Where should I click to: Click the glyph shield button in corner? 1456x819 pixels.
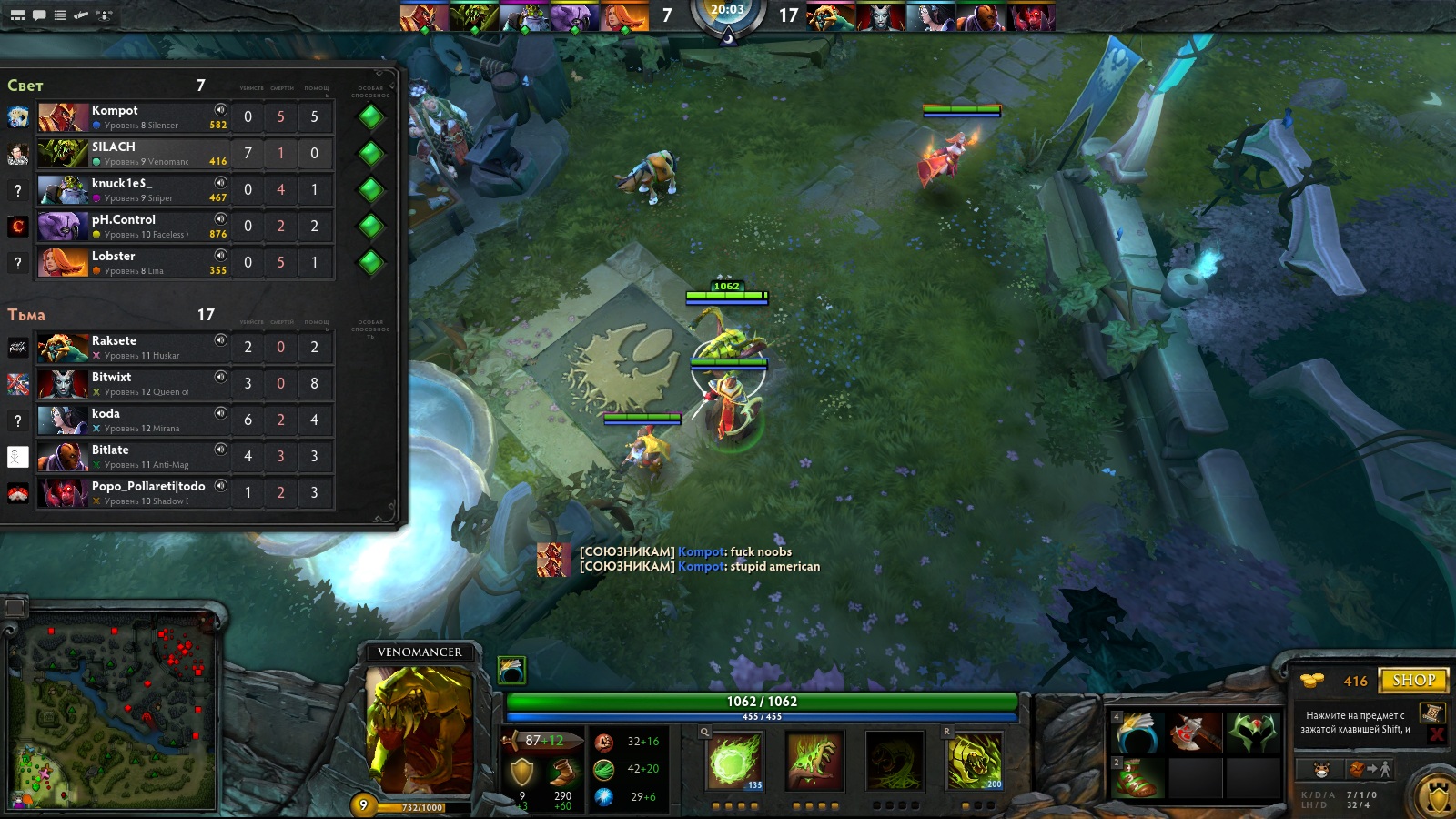(1438, 798)
